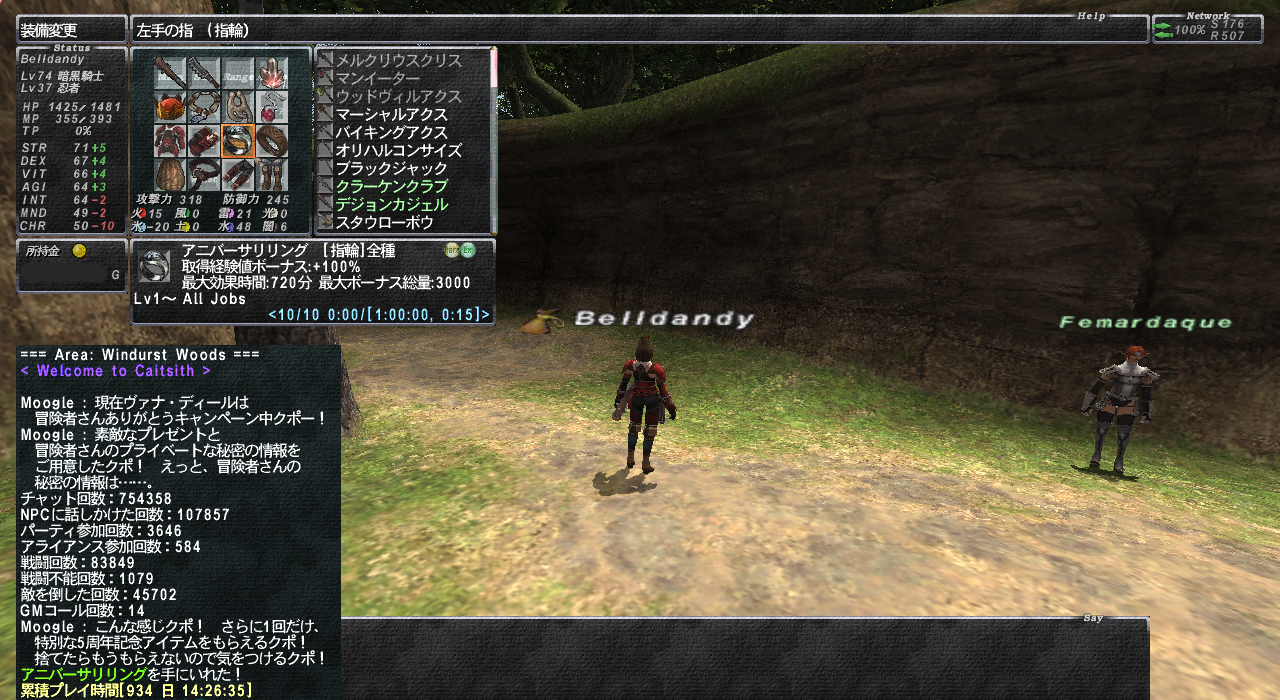Select the leather belt waist slot
This screenshot has width=1280, height=700.
click(x=204, y=175)
